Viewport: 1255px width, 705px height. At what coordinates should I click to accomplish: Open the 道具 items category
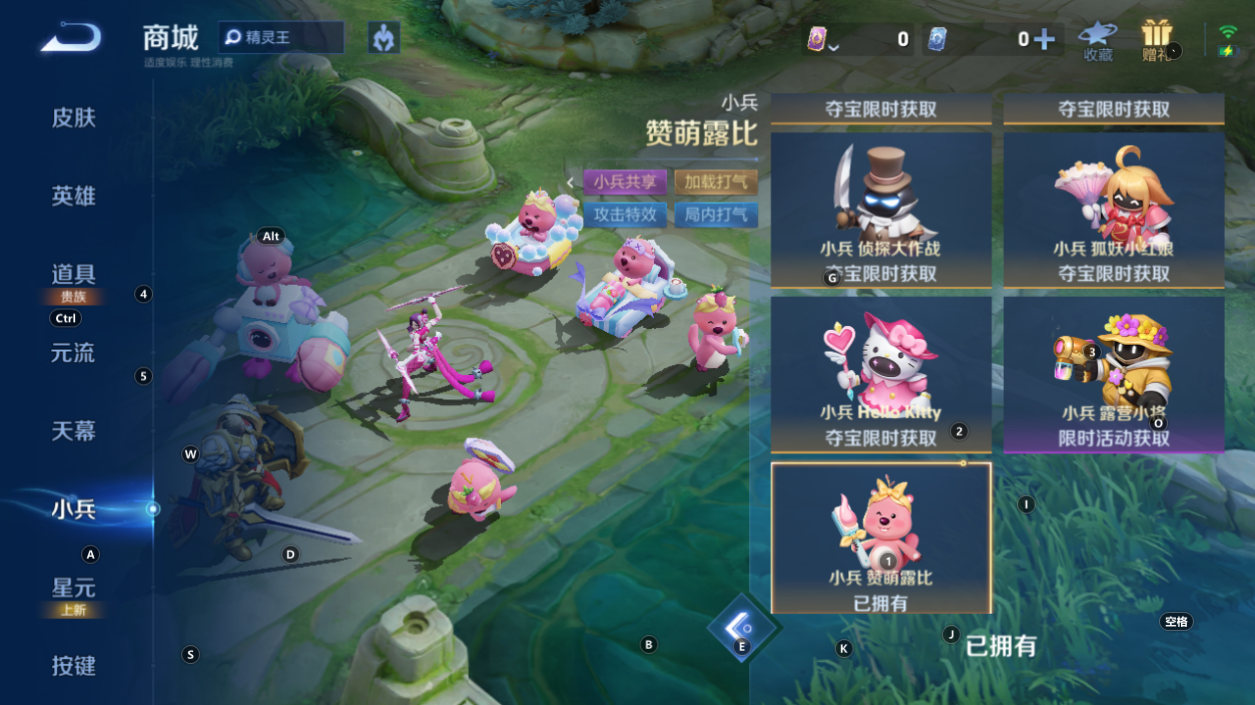74,275
